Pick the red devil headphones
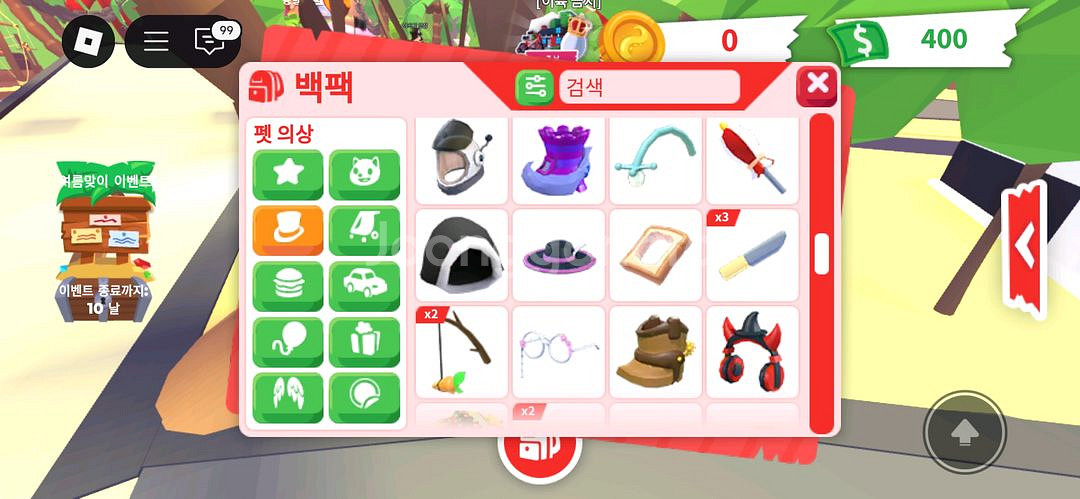This screenshot has width=1080, height=499. pos(752,352)
